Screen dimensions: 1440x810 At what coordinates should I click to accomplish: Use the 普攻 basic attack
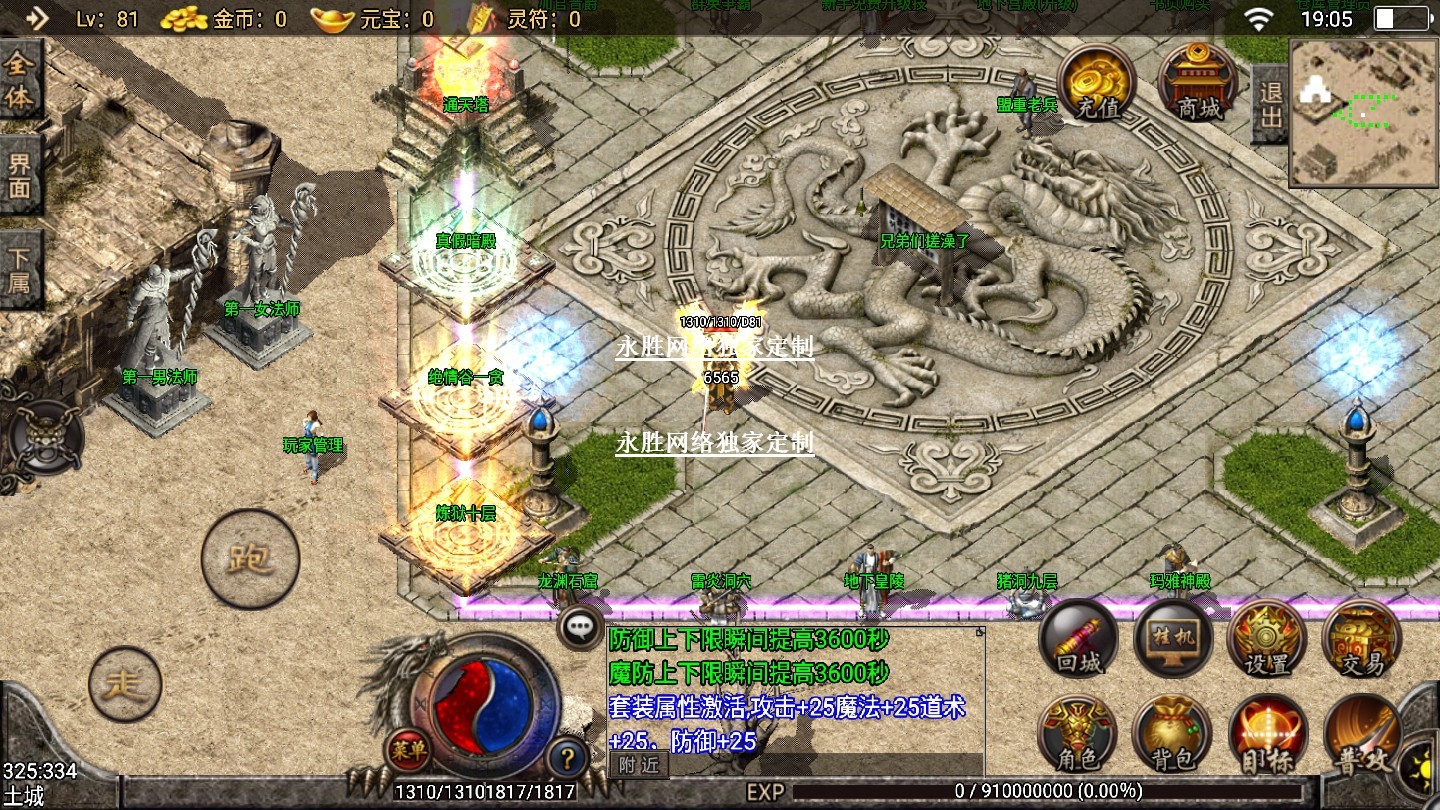(x=1361, y=735)
